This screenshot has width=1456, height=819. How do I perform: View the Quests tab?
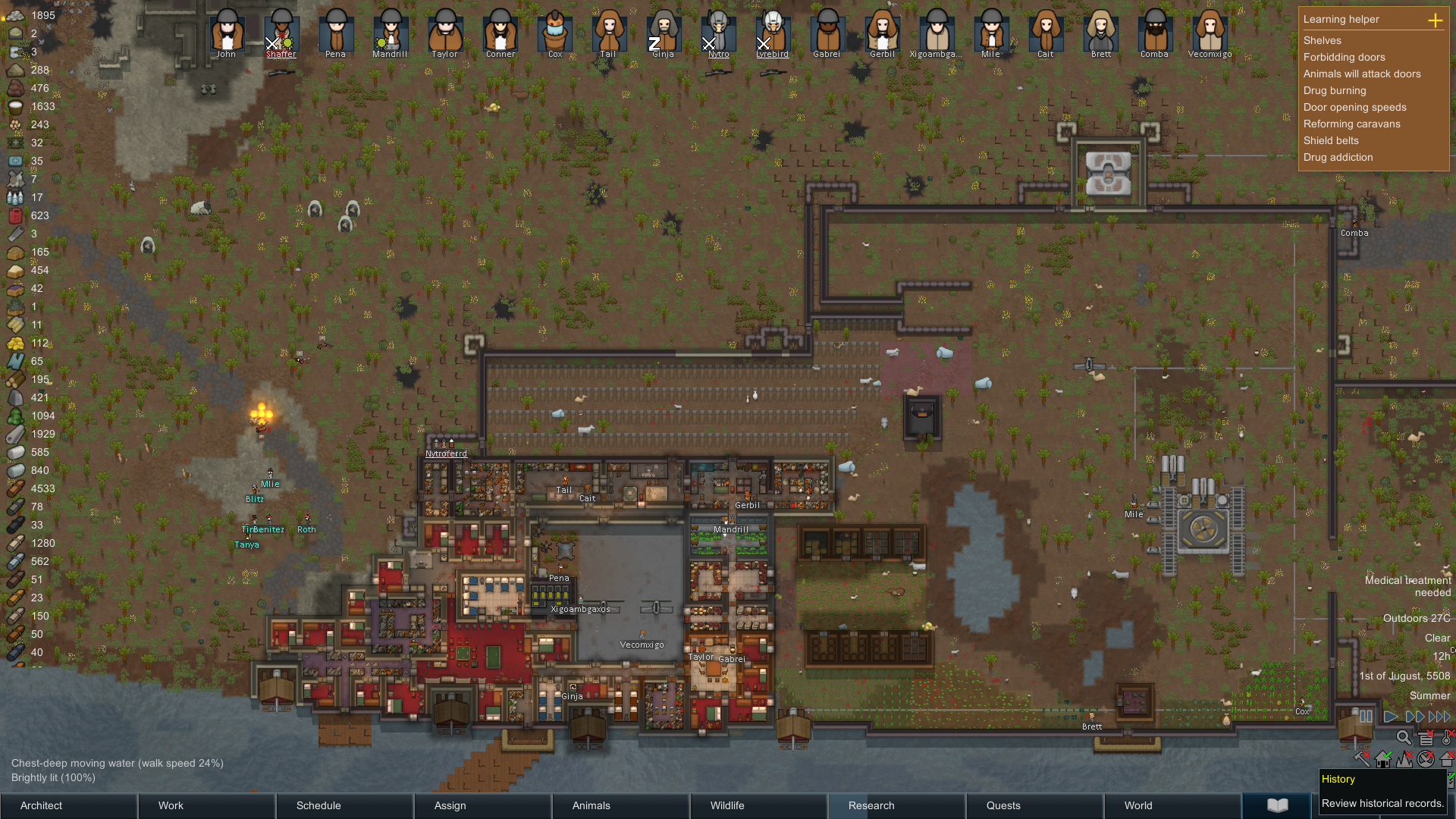tap(1034, 805)
